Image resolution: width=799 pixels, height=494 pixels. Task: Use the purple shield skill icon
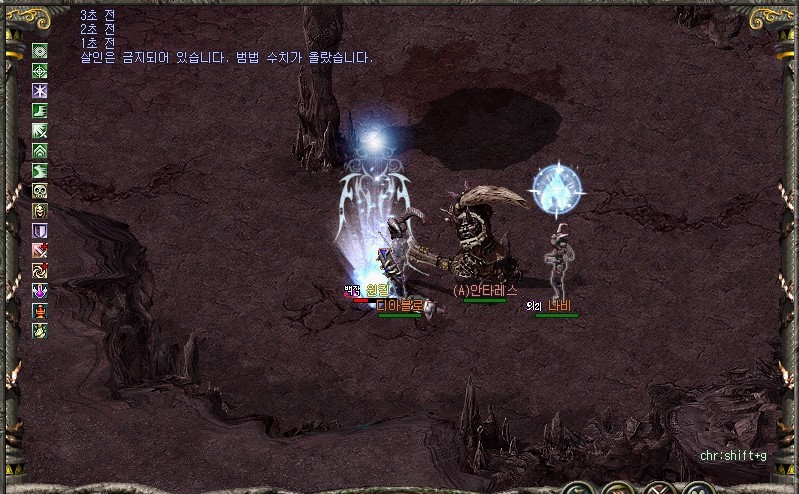(x=40, y=231)
